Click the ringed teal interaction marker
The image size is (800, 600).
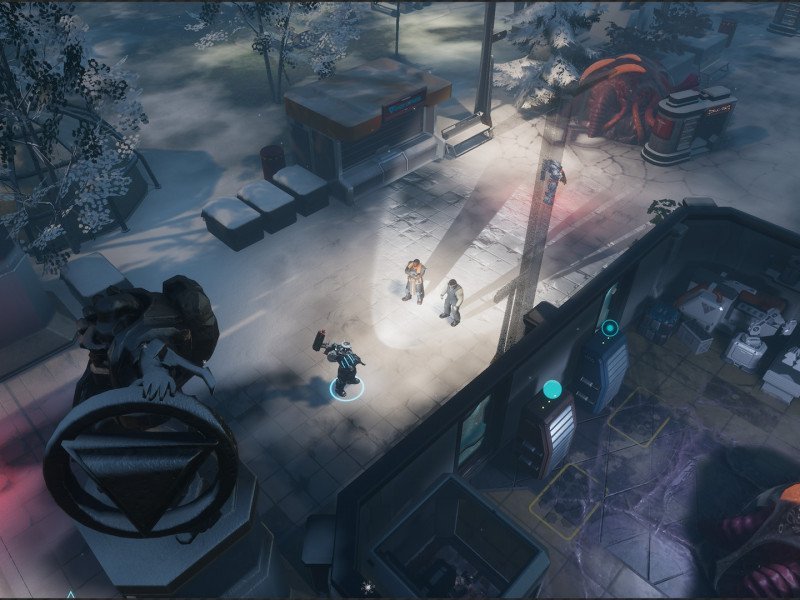click(608, 328)
